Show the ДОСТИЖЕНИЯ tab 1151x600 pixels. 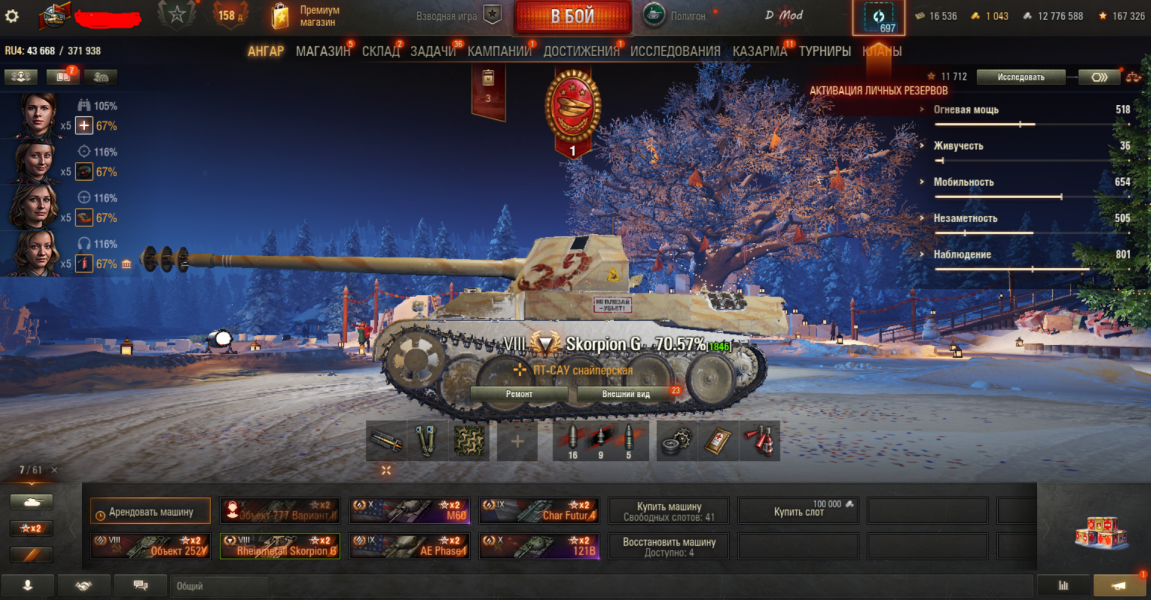[x=581, y=51]
